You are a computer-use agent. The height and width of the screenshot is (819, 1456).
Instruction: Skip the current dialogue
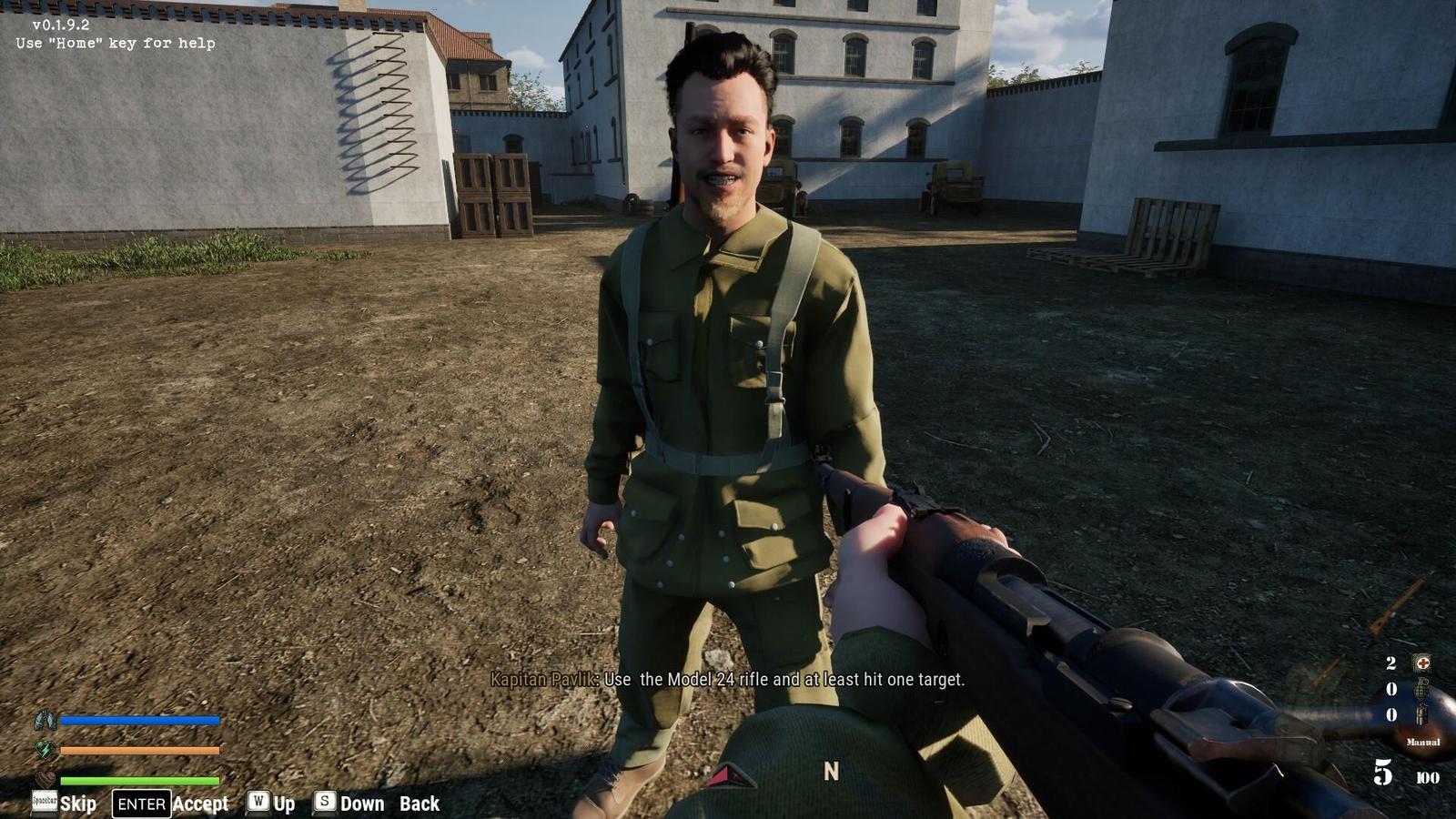80,804
